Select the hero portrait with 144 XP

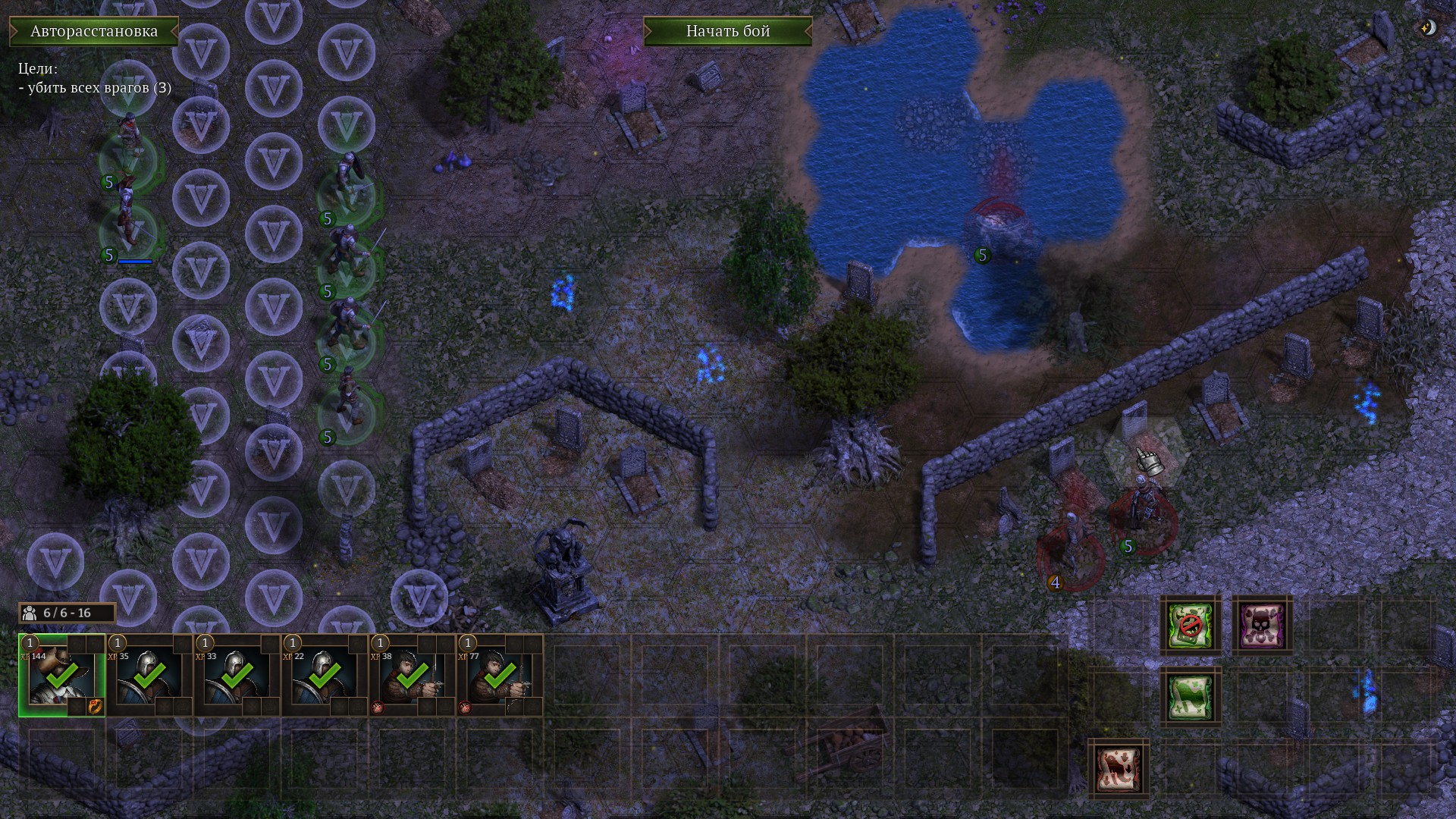(x=61, y=674)
